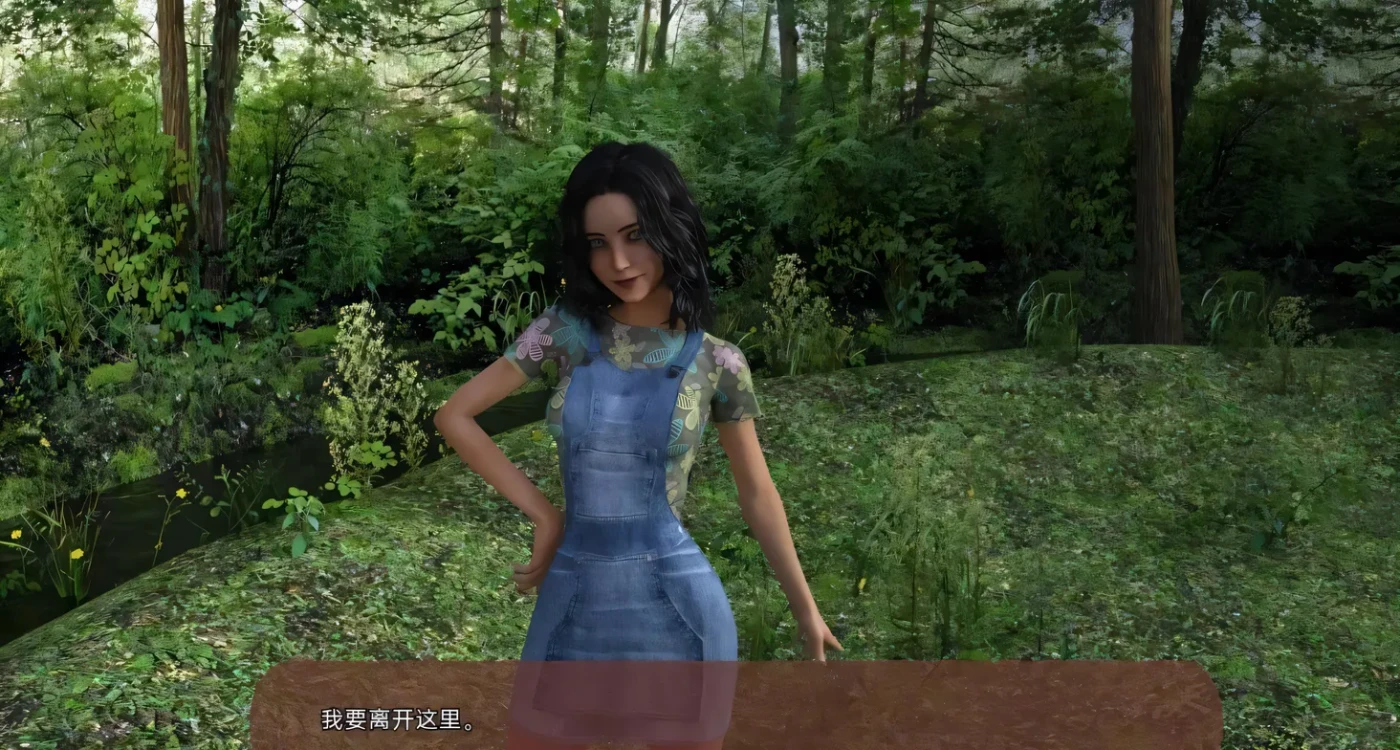Click the treetops at the top of screen
Screen dimensions: 1400x750
(x=700, y=40)
